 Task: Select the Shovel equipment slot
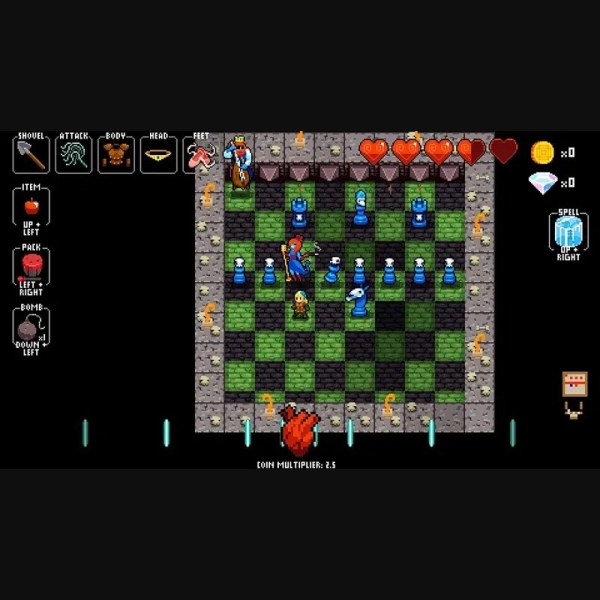click(31, 154)
